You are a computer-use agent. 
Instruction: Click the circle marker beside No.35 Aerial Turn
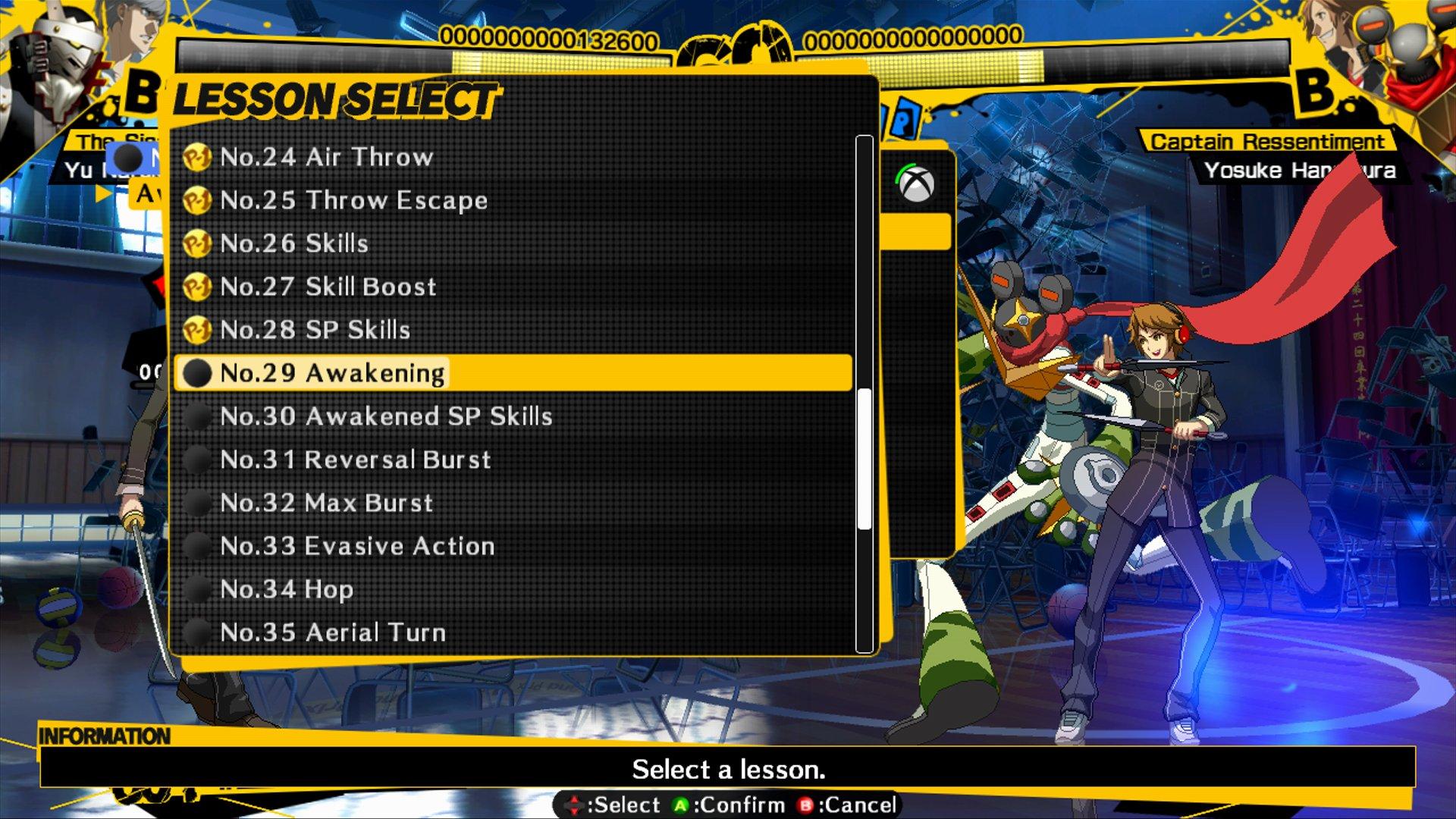click(x=199, y=632)
